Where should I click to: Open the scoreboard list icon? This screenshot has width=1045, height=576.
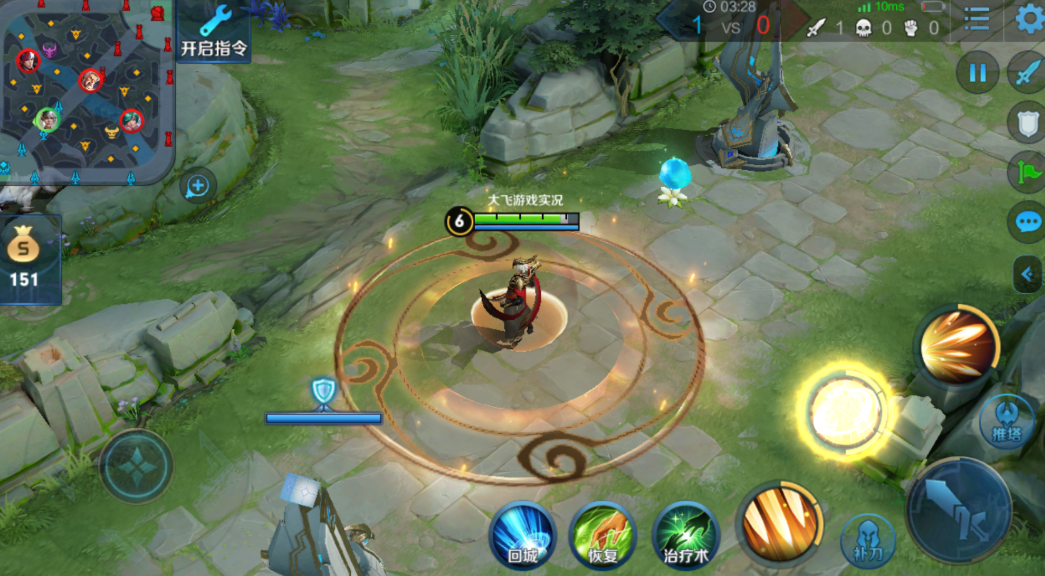[x=977, y=18]
